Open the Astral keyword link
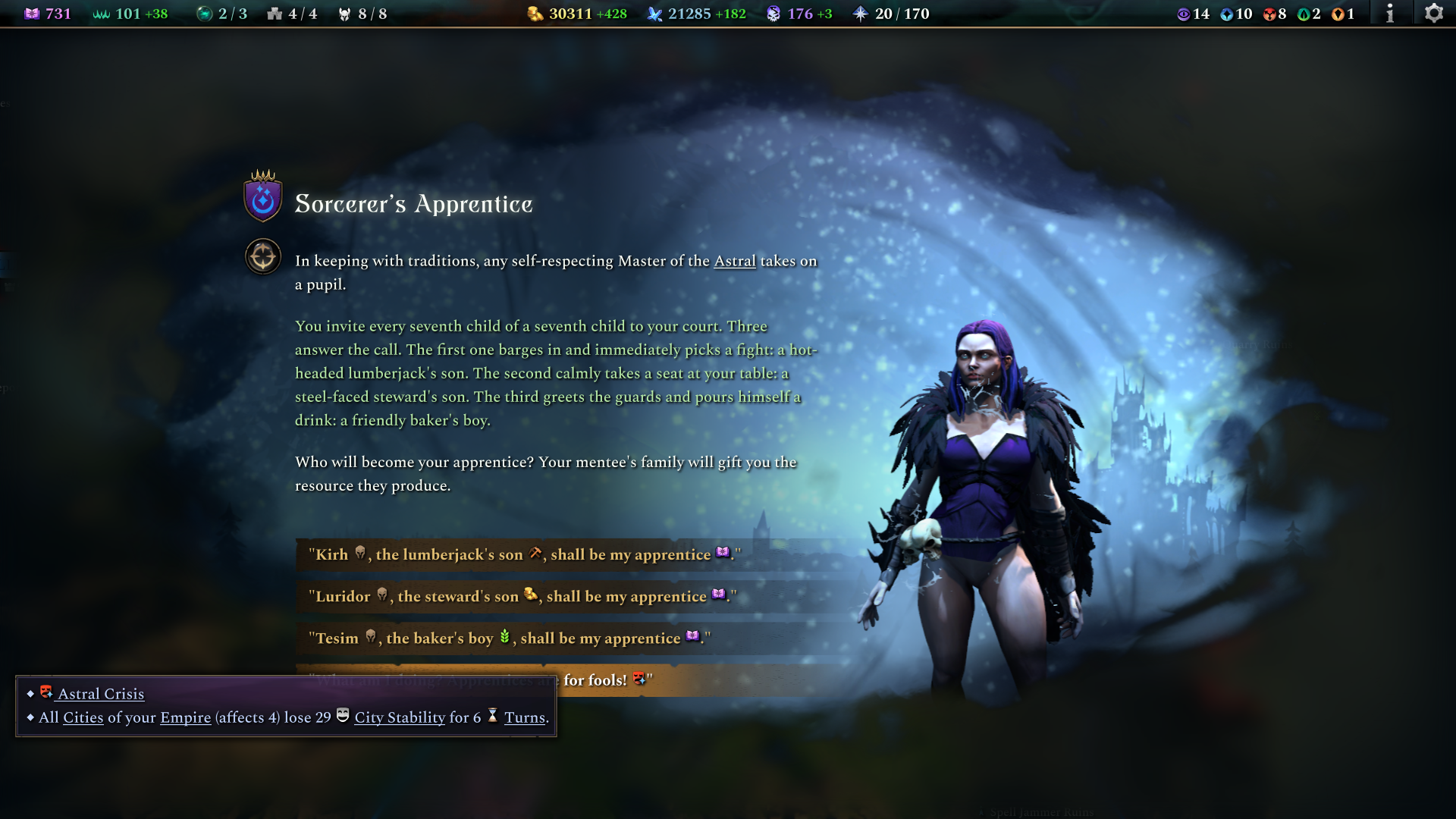This screenshot has height=819, width=1456. pyautogui.click(x=736, y=261)
